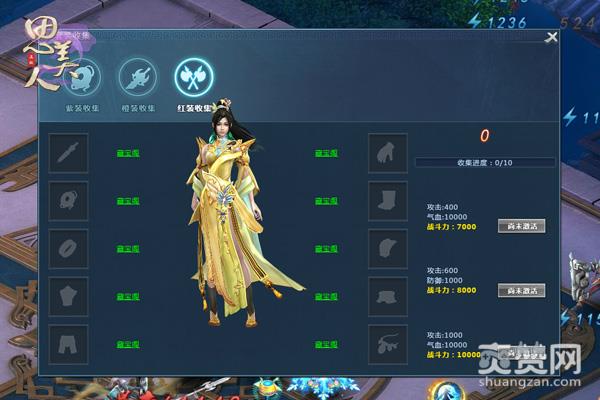Select the sword weapon slot

69,153
